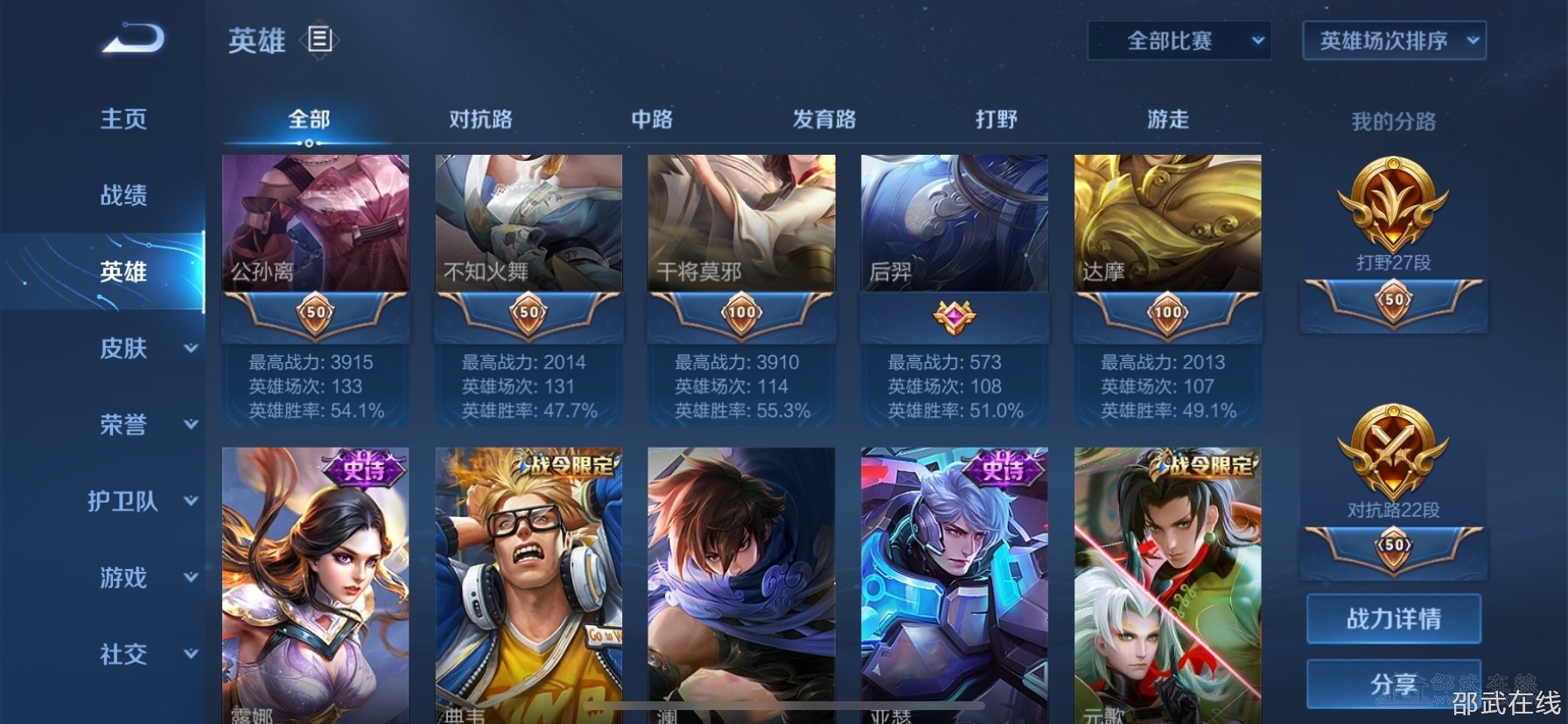Switch to the 发育路 tab
Screen dimensions: 1568x724
pos(824,120)
